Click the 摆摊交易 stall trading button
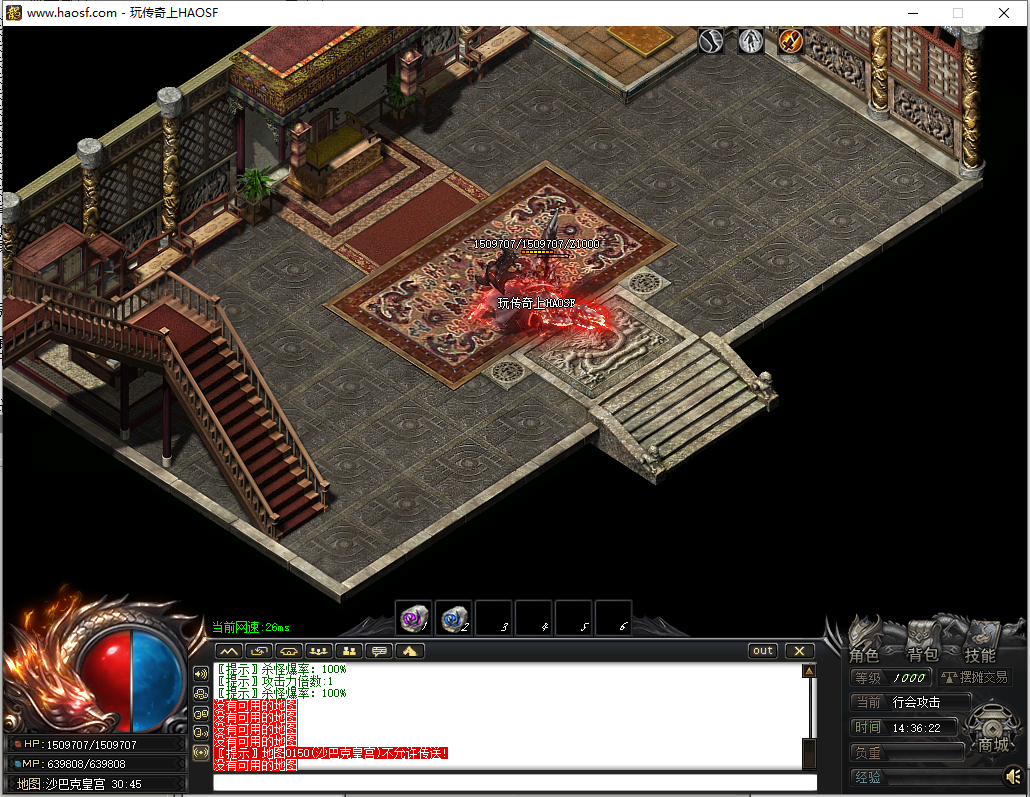The width and height of the screenshot is (1030, 797). (974, 677)
